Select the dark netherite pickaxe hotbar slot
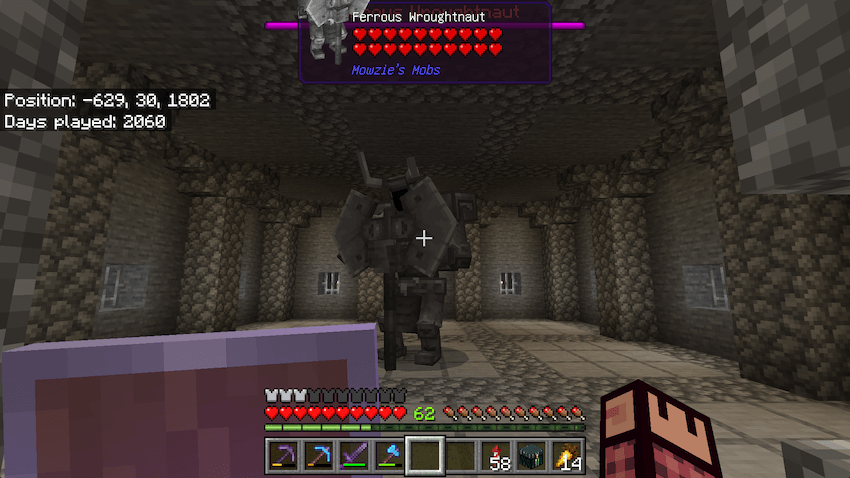This screenshot has width=850, height=478. 284,456
